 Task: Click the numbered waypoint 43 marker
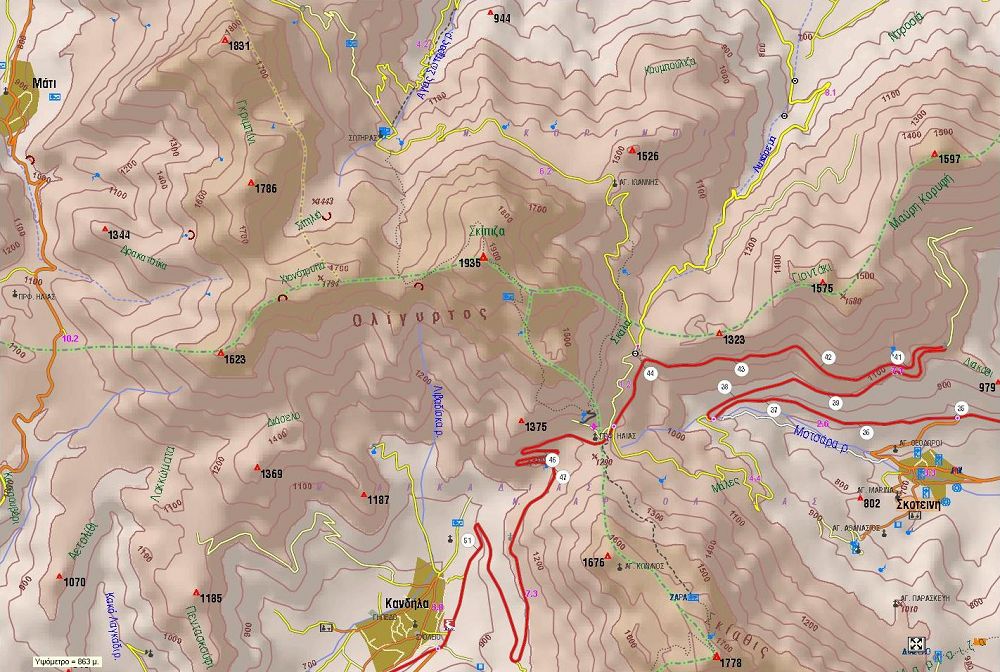[741, 370]
